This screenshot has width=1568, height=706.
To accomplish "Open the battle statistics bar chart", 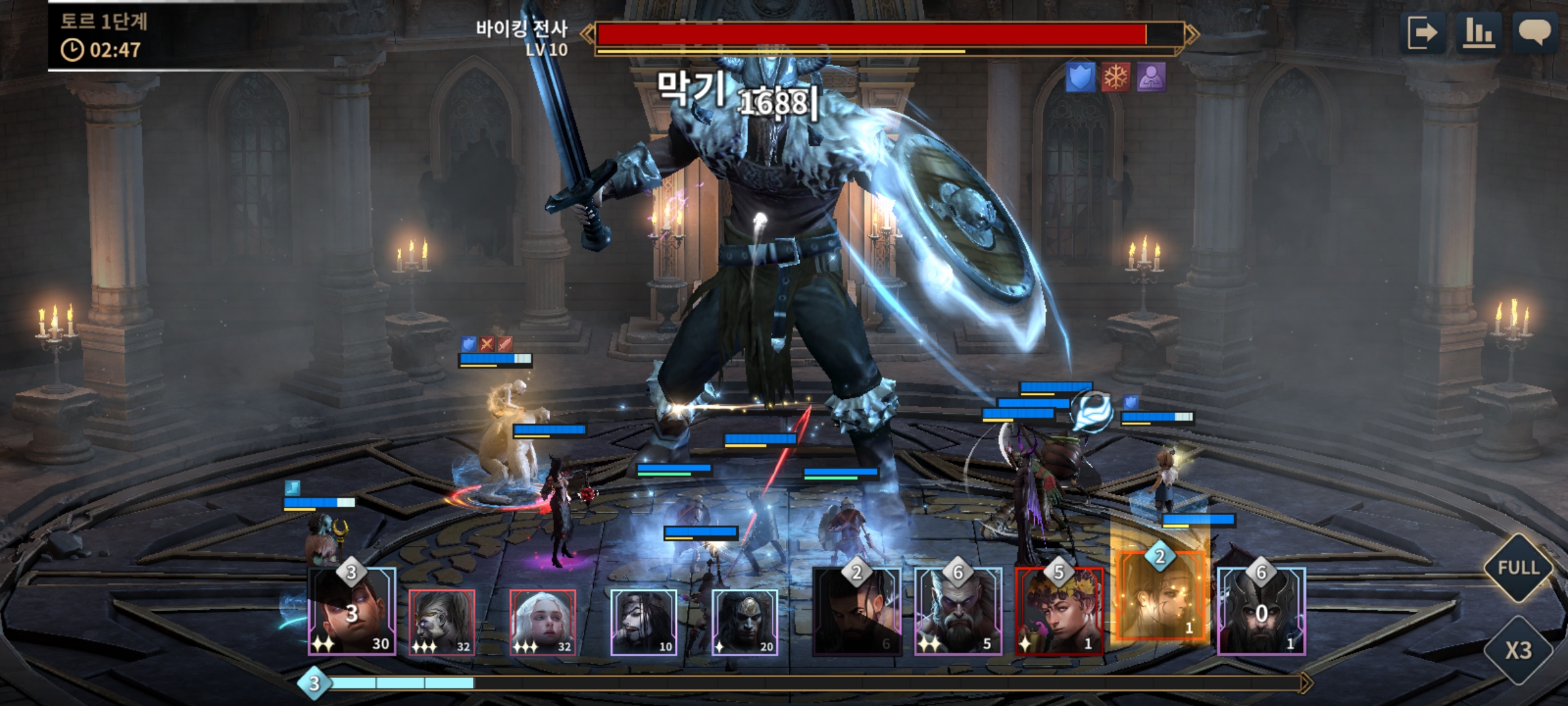I will click(x=1478, y=33).
